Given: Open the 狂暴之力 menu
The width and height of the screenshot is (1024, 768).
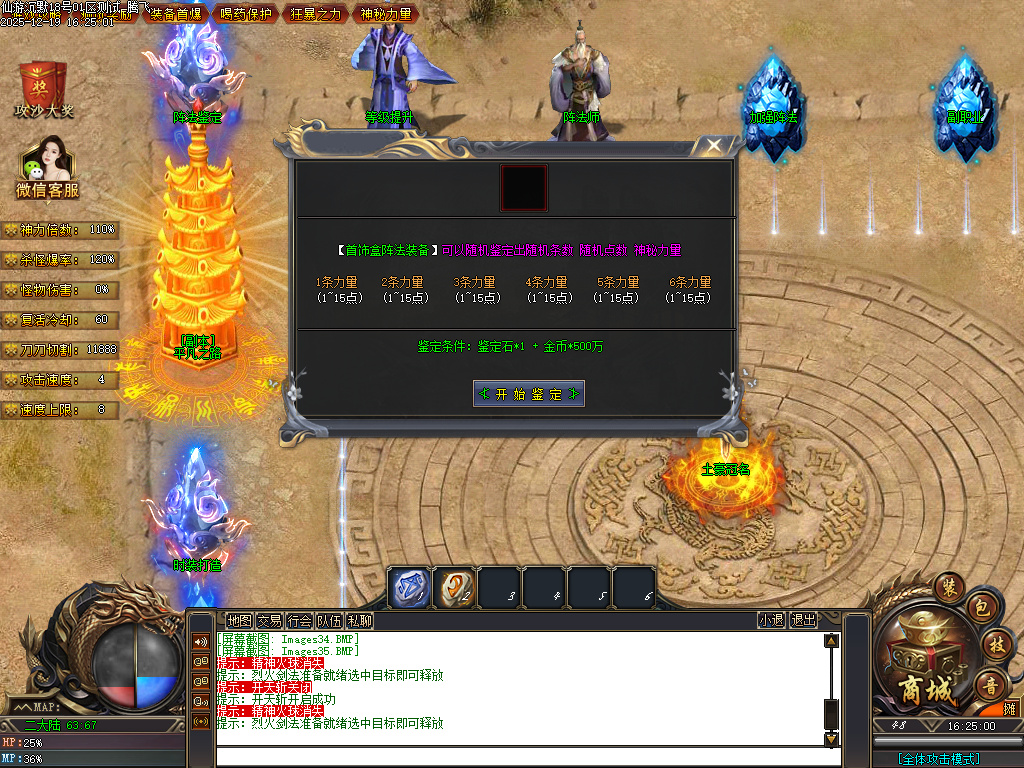Looking at the screenshot, I should (x=315, y=14).
